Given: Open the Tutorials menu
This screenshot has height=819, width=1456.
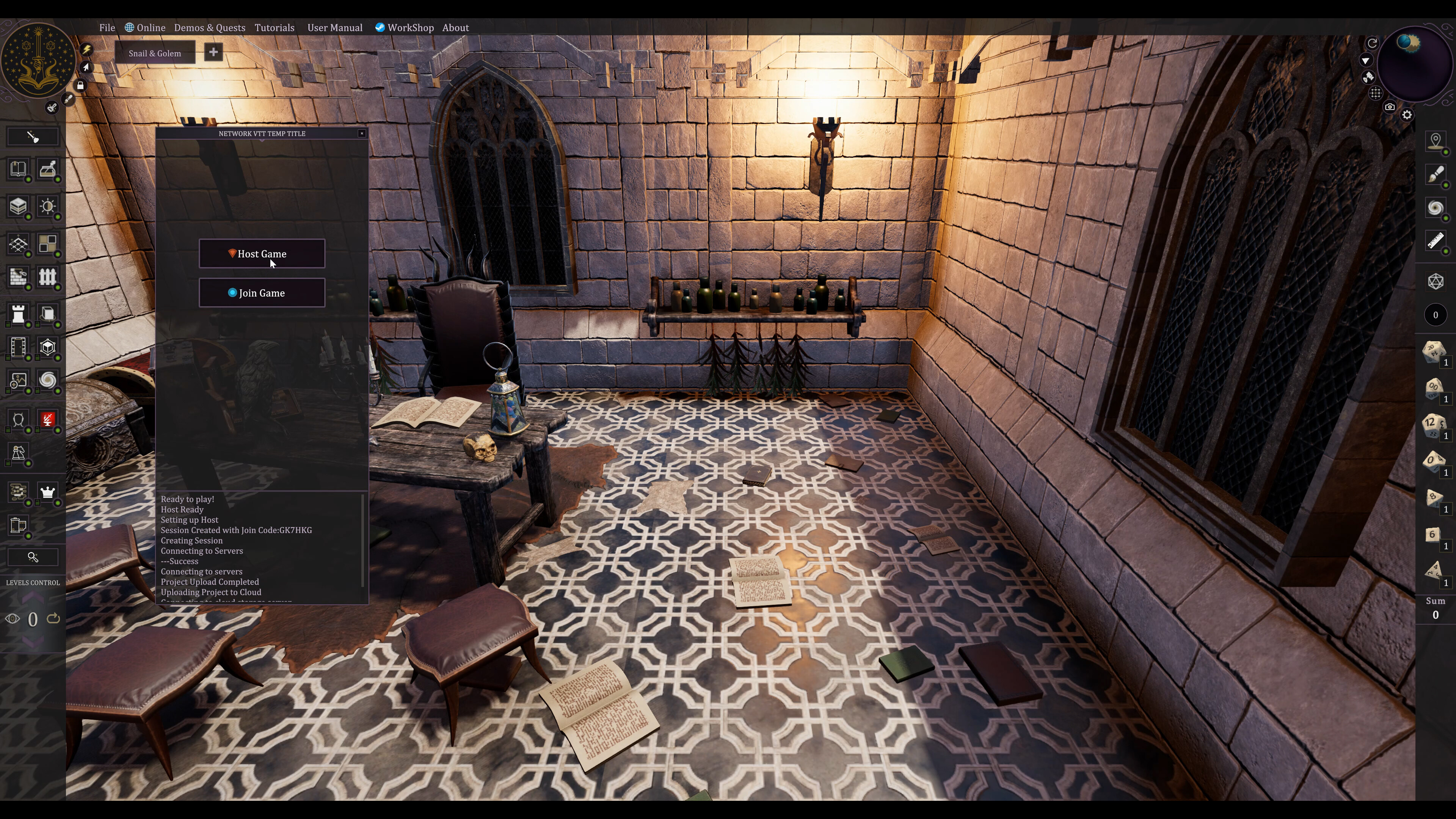Looking at the screenshot, I should click(275, 27).
